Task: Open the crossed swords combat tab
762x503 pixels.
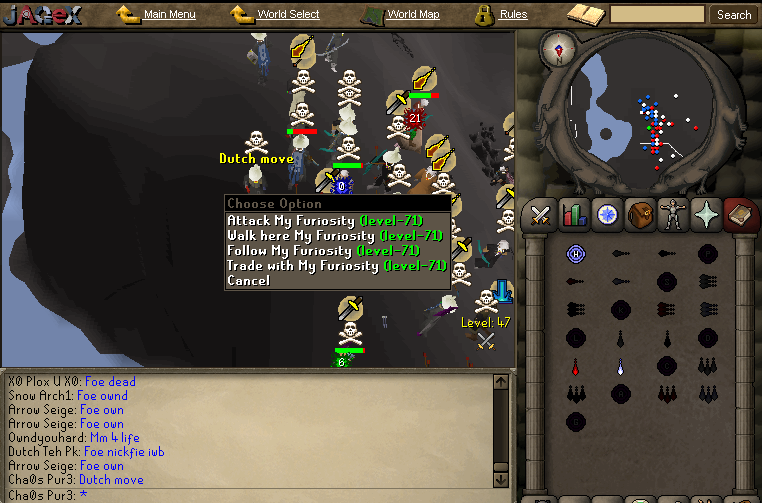Action: click(x=541, y=214)
